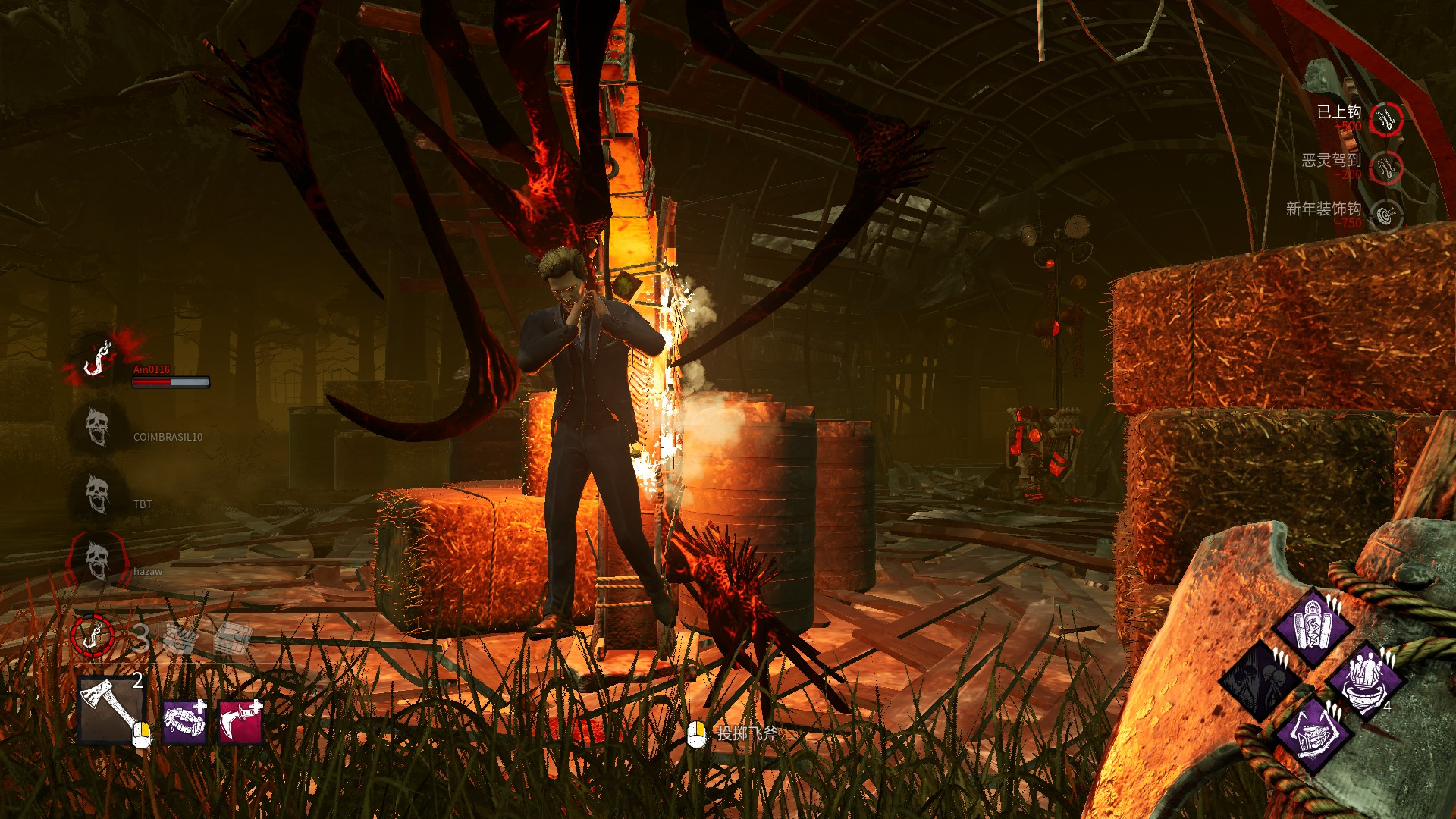This screenshot has width=1456, height=819.
Task: Click the 已上钩 score event icon
Action: [x=1386, y=119]
